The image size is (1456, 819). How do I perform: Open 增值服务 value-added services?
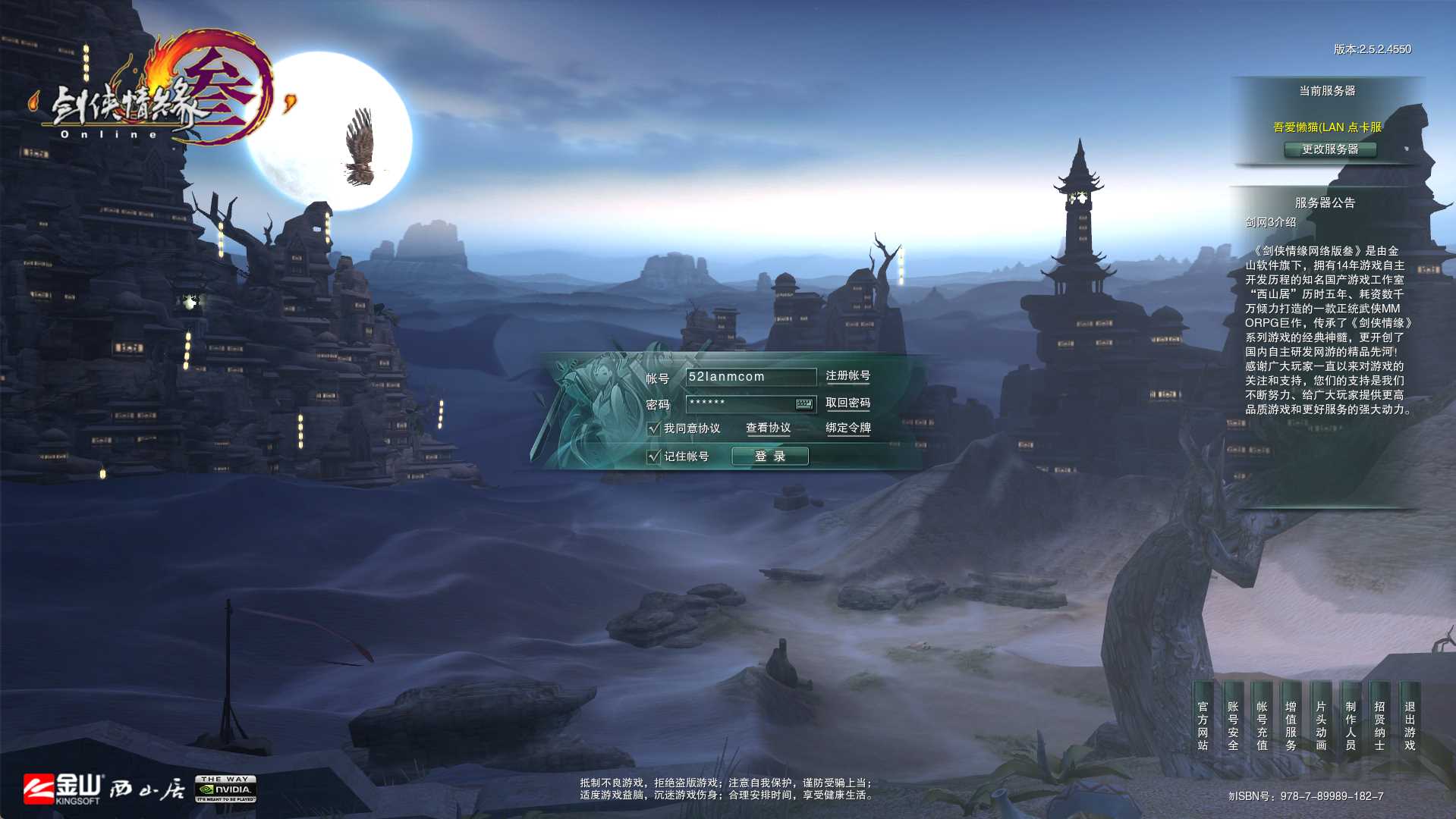(x=1291, y=726)
